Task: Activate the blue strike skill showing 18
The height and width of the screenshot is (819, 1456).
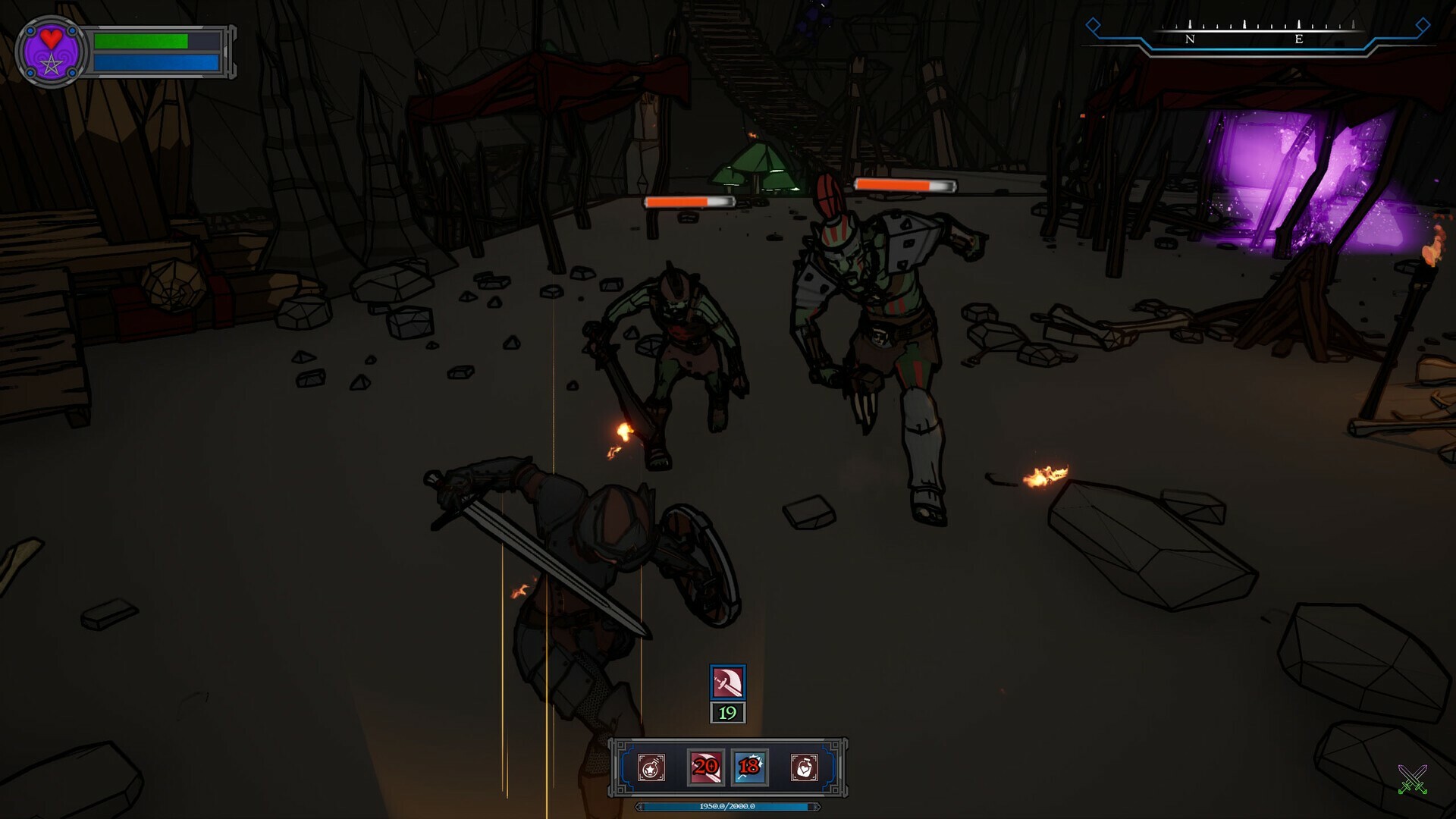Action: click(x=748, y=767)
